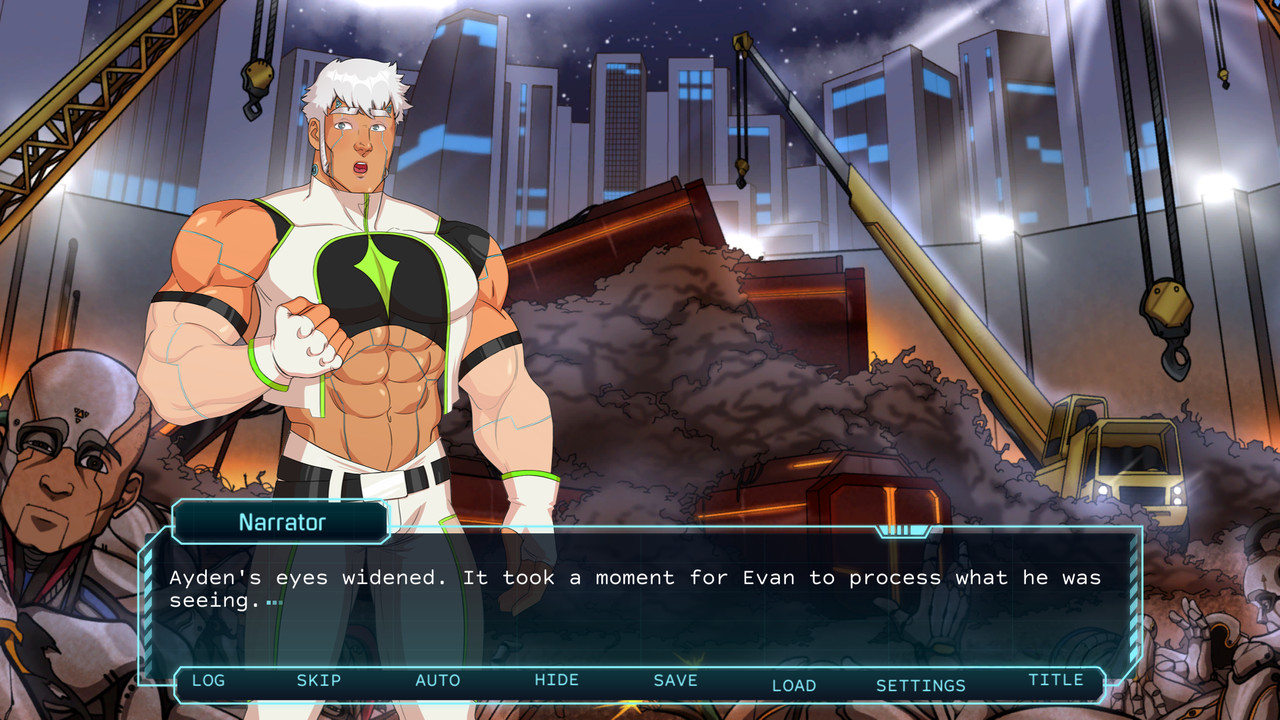Click the TITLE option at the menu's far right
Image resolution: width=1280 pixels, height=720 pixels.
point(1059,680)
